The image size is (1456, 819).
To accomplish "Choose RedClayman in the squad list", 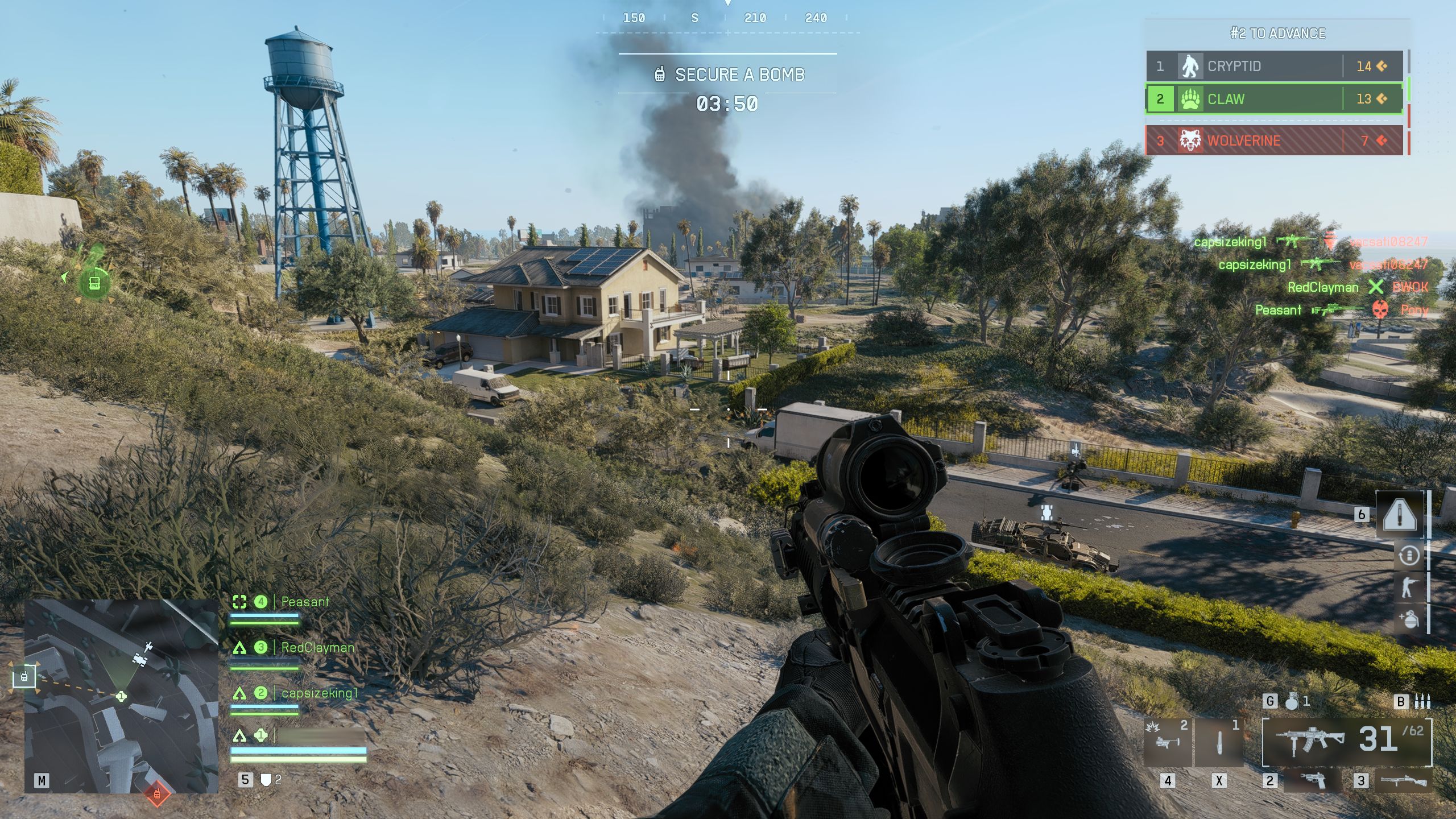I will (317, 647).
